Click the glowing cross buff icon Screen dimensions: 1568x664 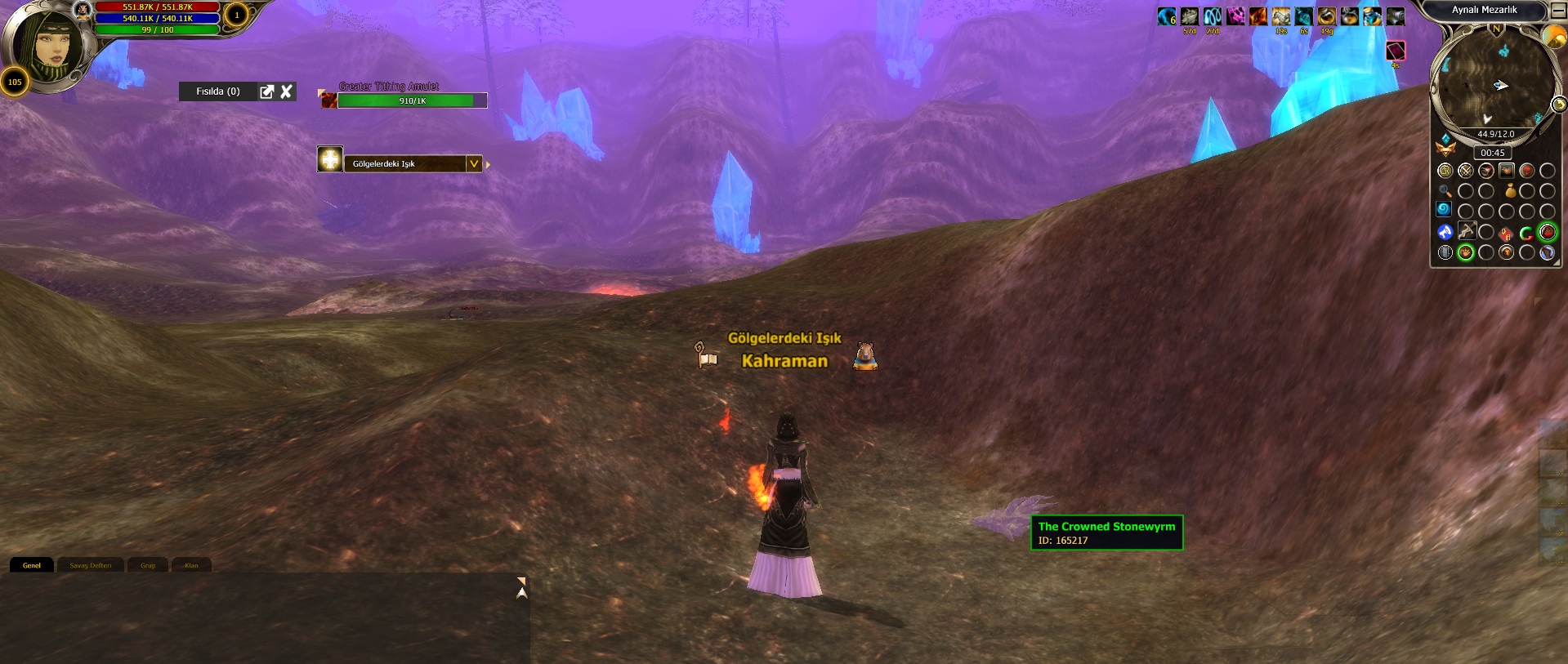click(x=330, y=159)
